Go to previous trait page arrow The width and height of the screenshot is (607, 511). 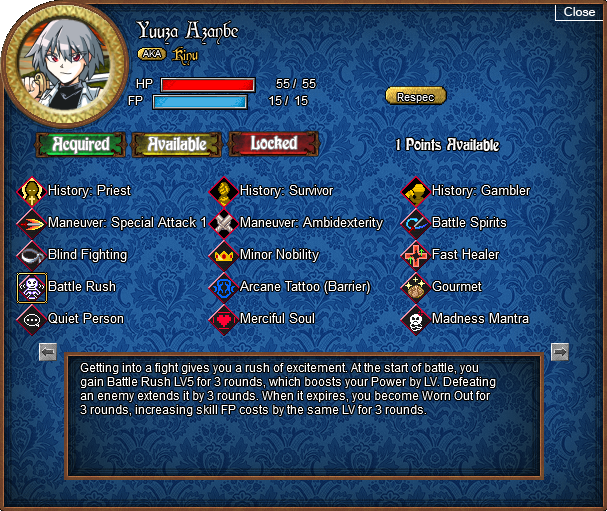point(47,351)
